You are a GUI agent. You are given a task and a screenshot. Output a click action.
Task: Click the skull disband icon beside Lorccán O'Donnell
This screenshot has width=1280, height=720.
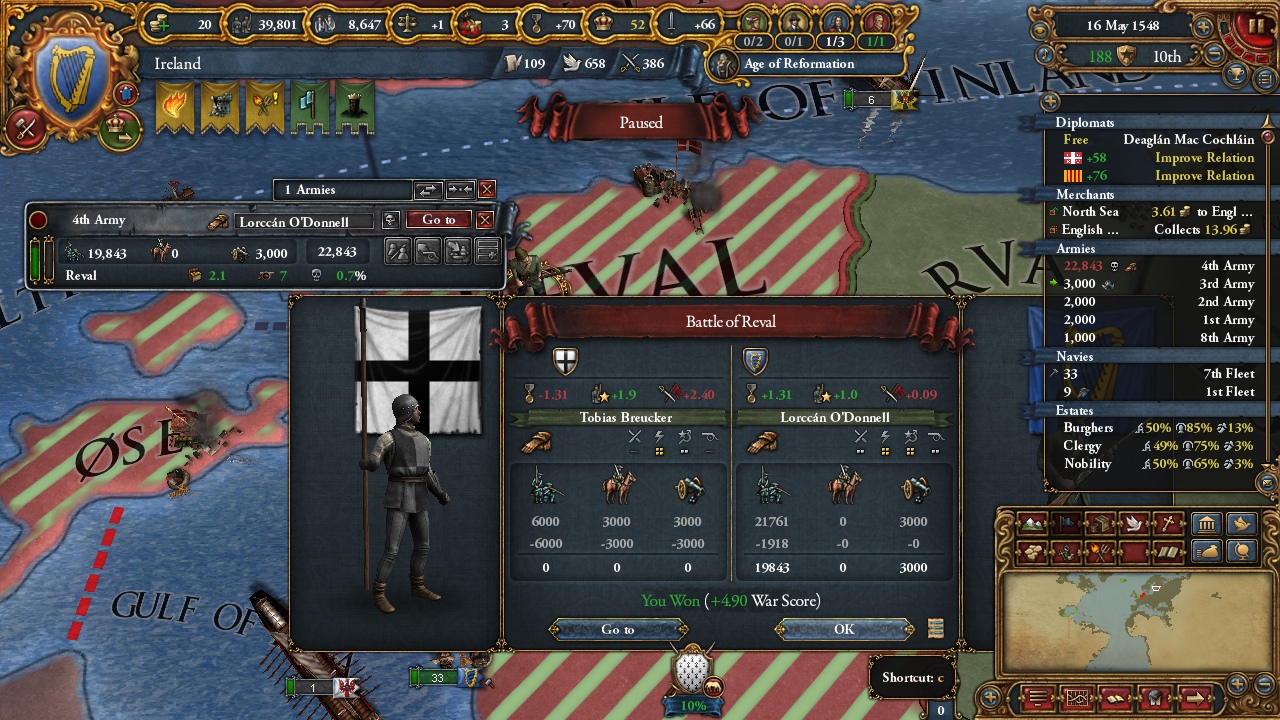click(393, 219)
